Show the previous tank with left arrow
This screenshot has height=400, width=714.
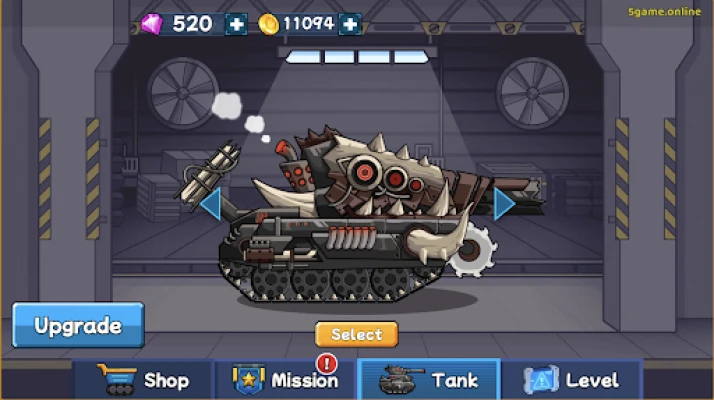[210, 204]
